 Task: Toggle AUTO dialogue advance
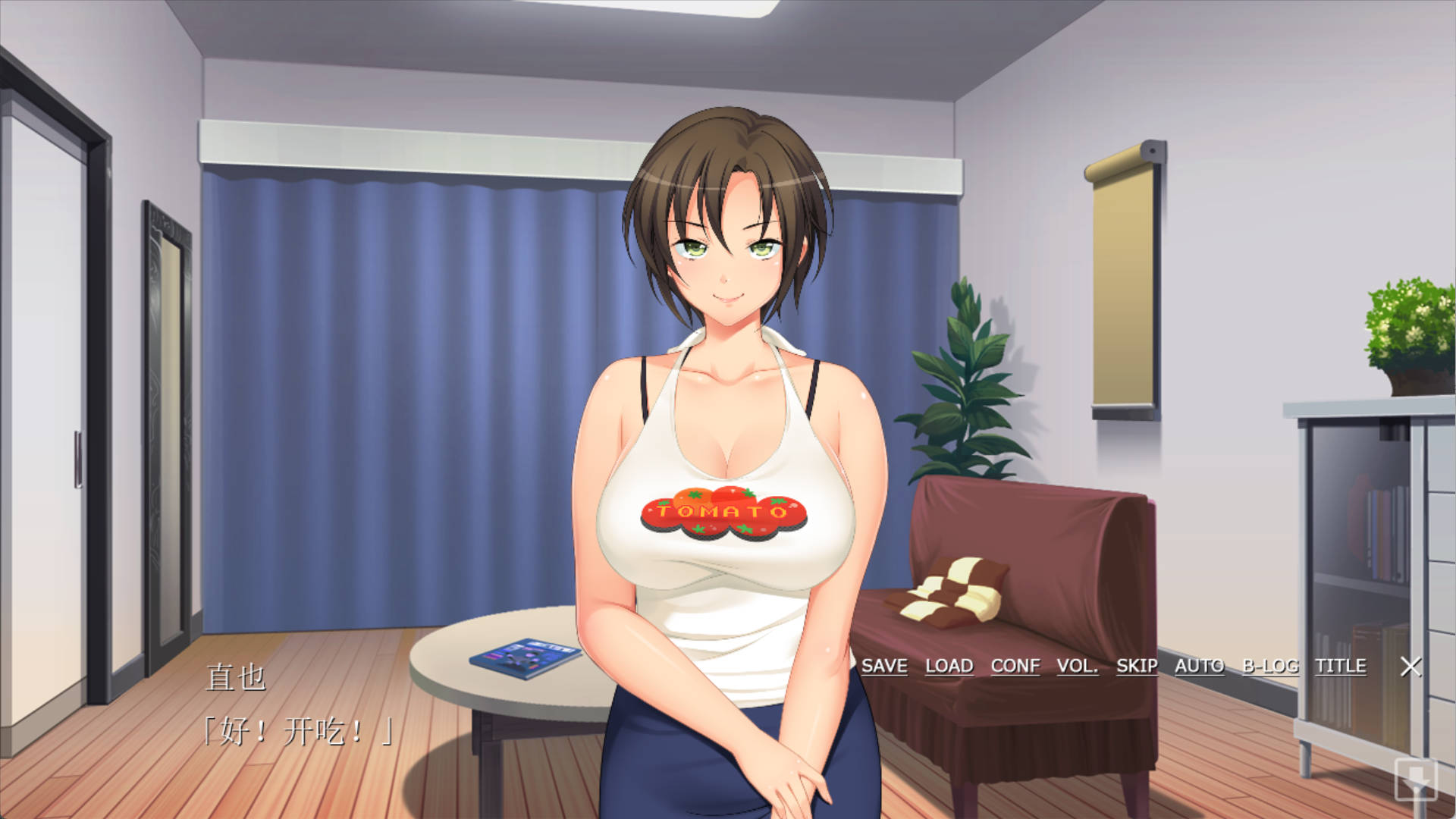coord(1200,666)
